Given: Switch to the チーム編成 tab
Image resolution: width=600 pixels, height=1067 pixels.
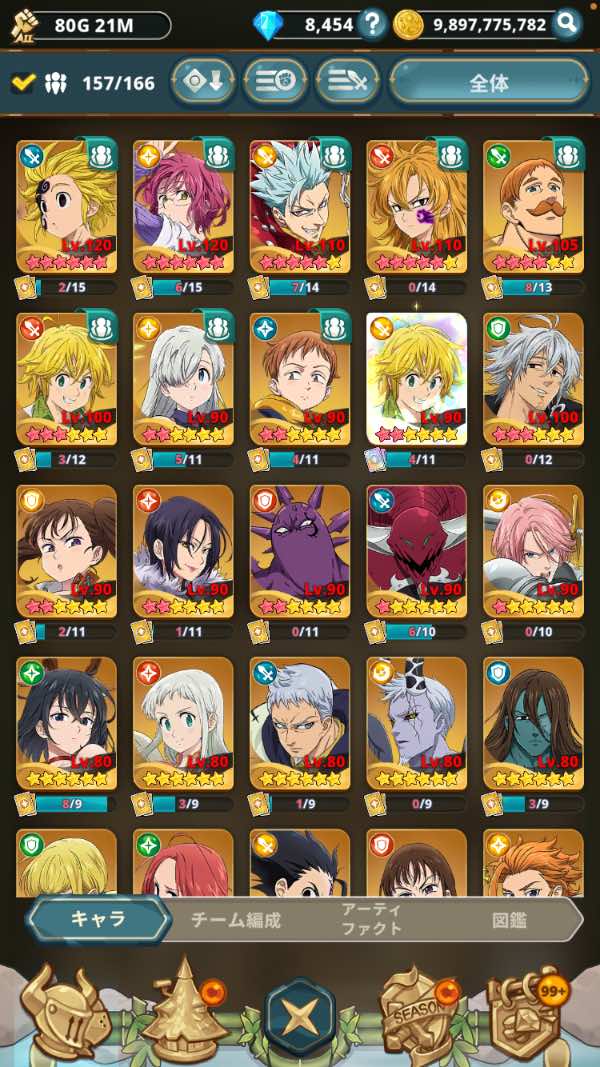Looking at the screenshot, I should click(x=235, y=920).
